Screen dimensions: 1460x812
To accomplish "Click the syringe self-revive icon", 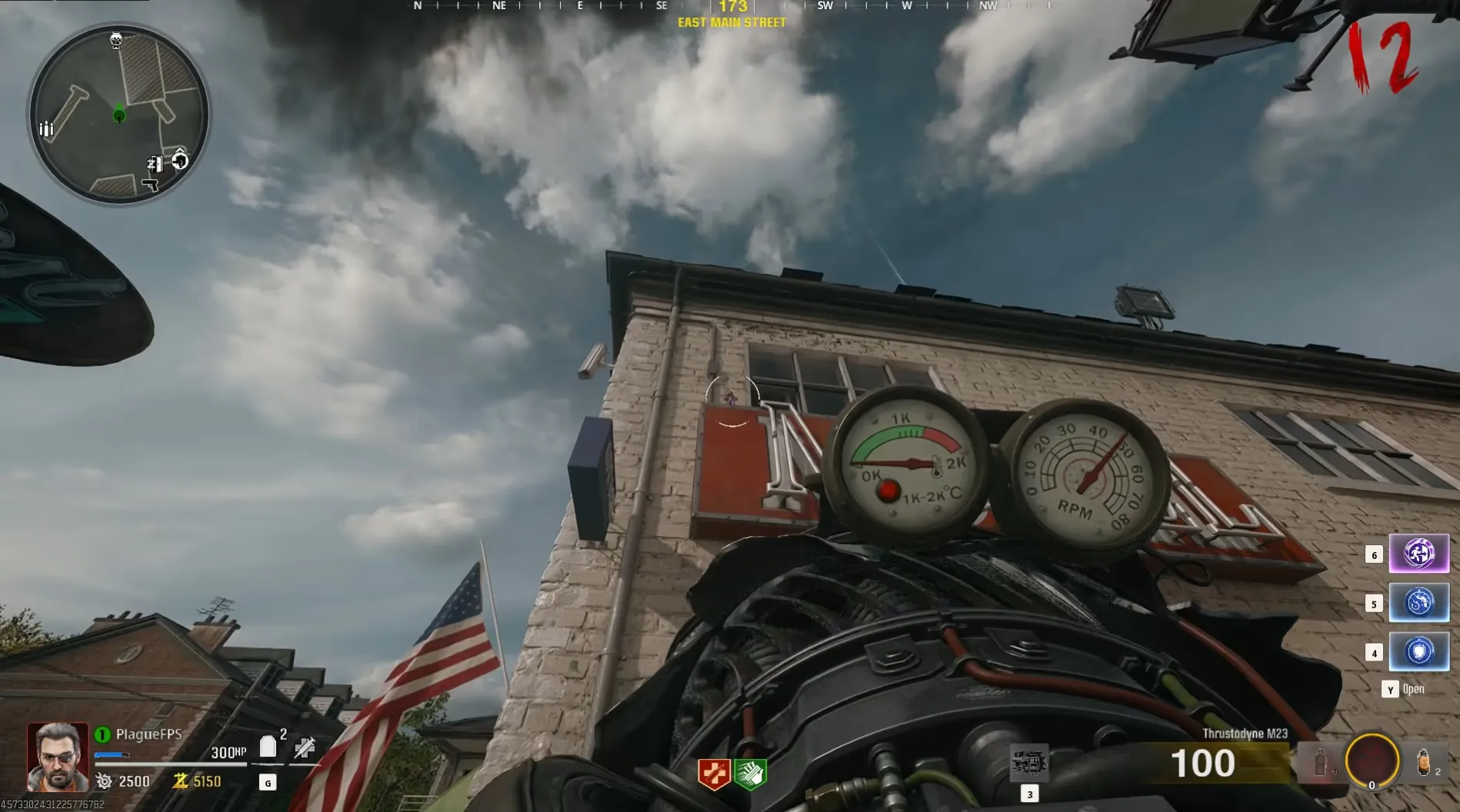I will pyautogui.click(x=305, y=747).
